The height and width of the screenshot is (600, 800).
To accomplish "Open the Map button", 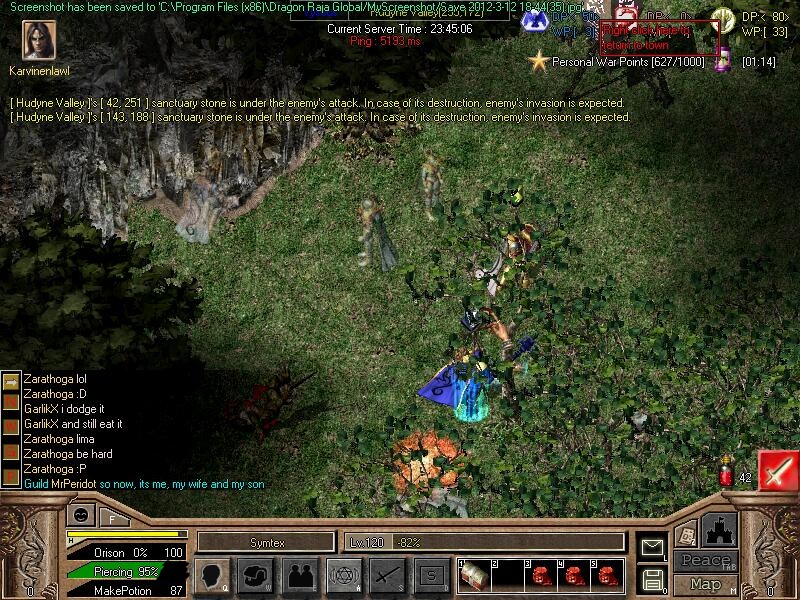I will [x=706, y=583].
